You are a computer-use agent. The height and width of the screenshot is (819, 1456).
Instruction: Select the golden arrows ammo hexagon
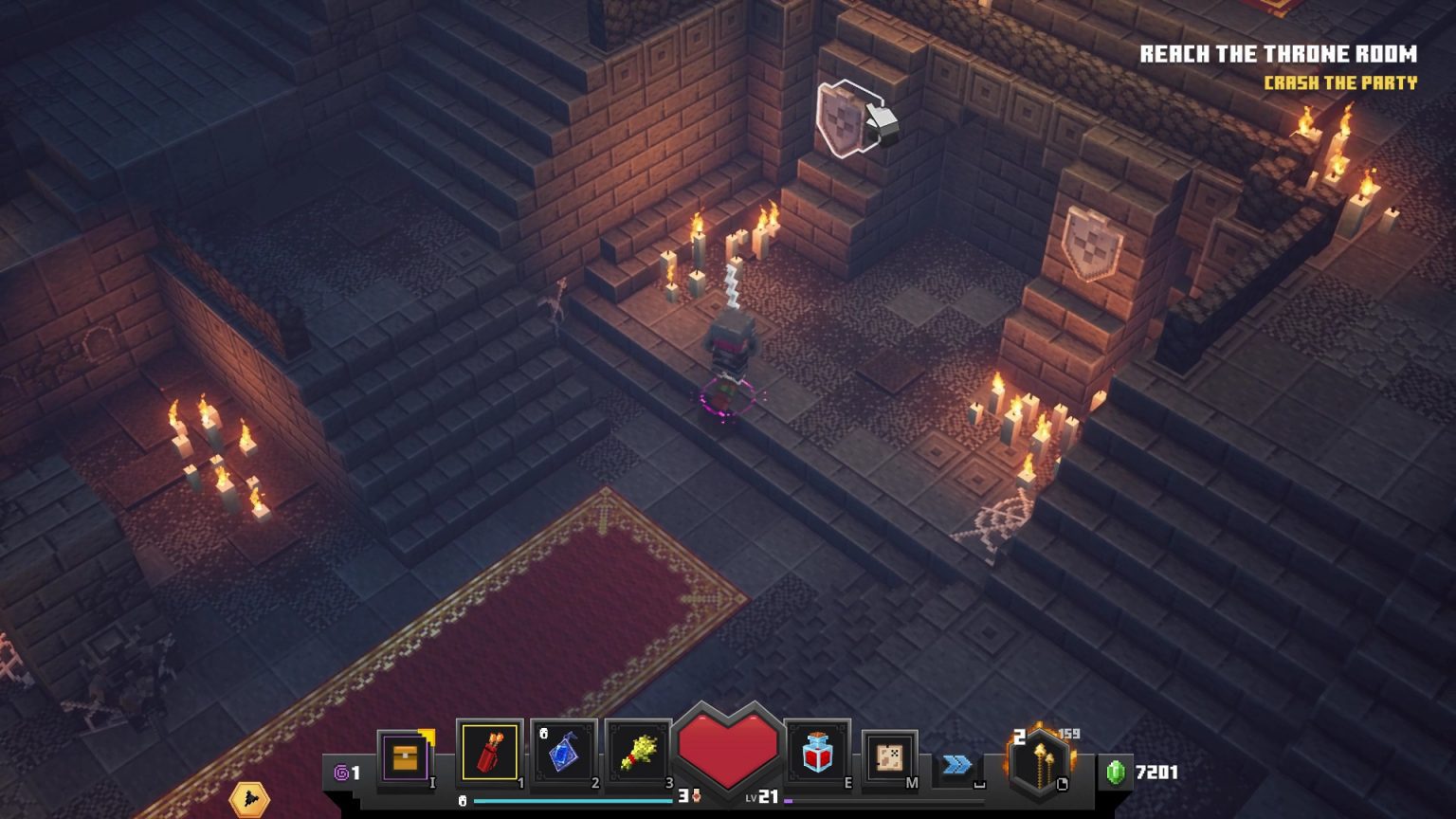1040,761
